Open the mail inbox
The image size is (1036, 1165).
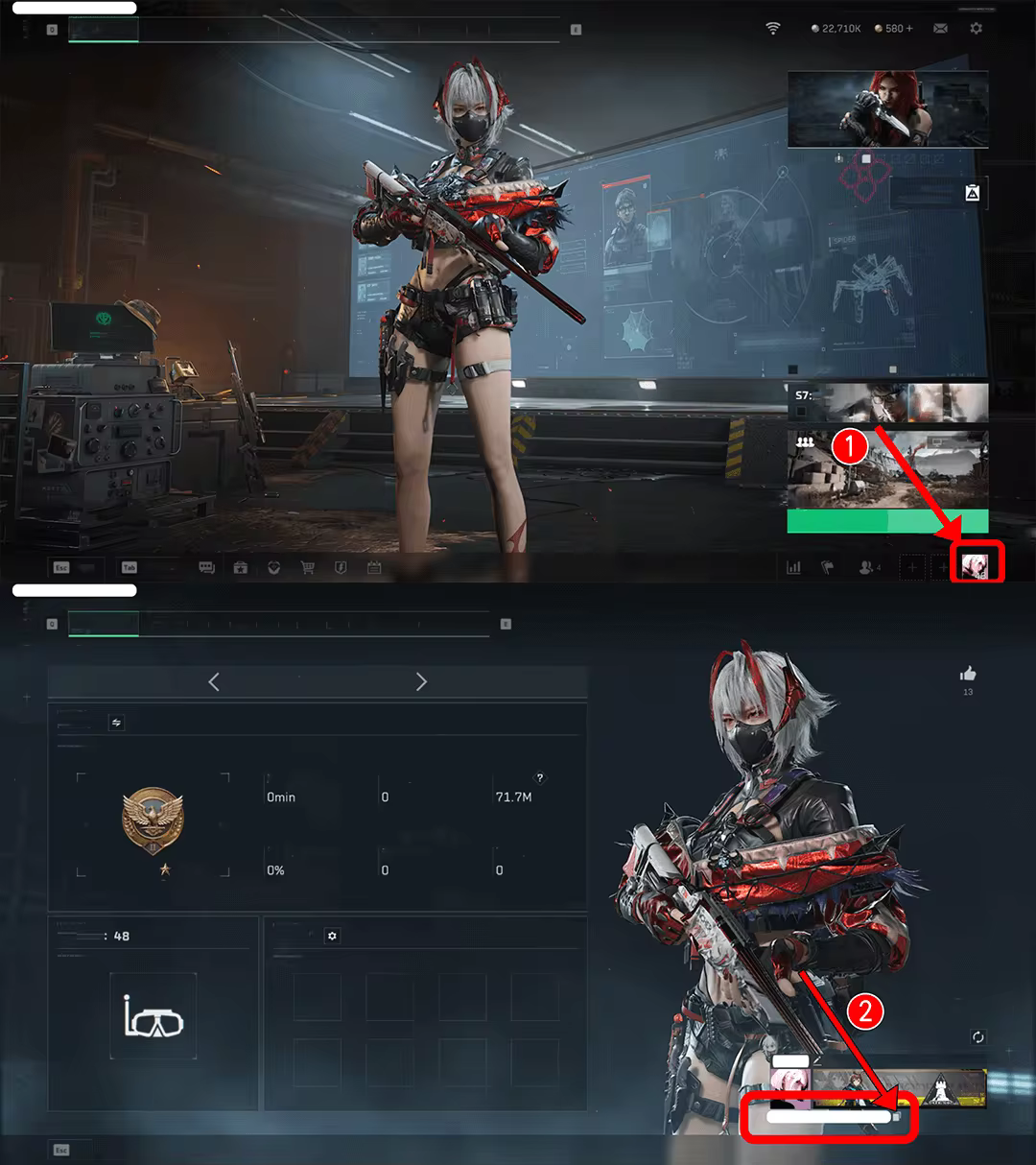click(940, 29)
